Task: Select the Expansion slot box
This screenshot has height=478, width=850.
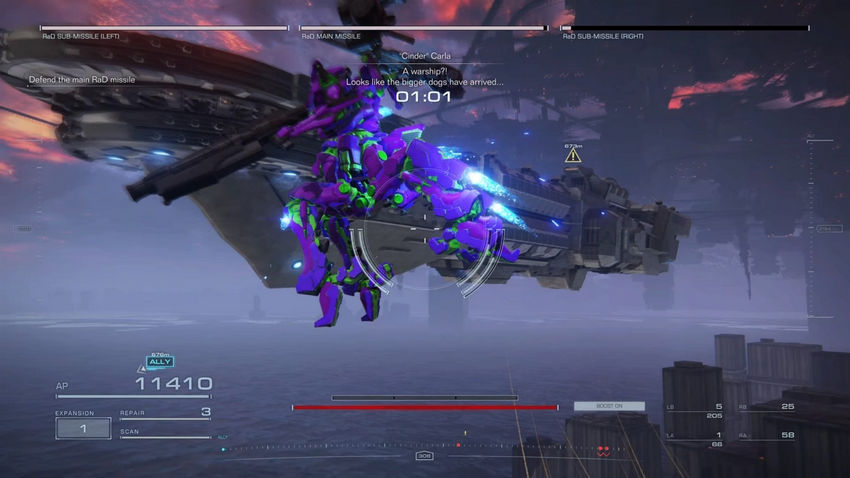Action: tap(83, 428)
